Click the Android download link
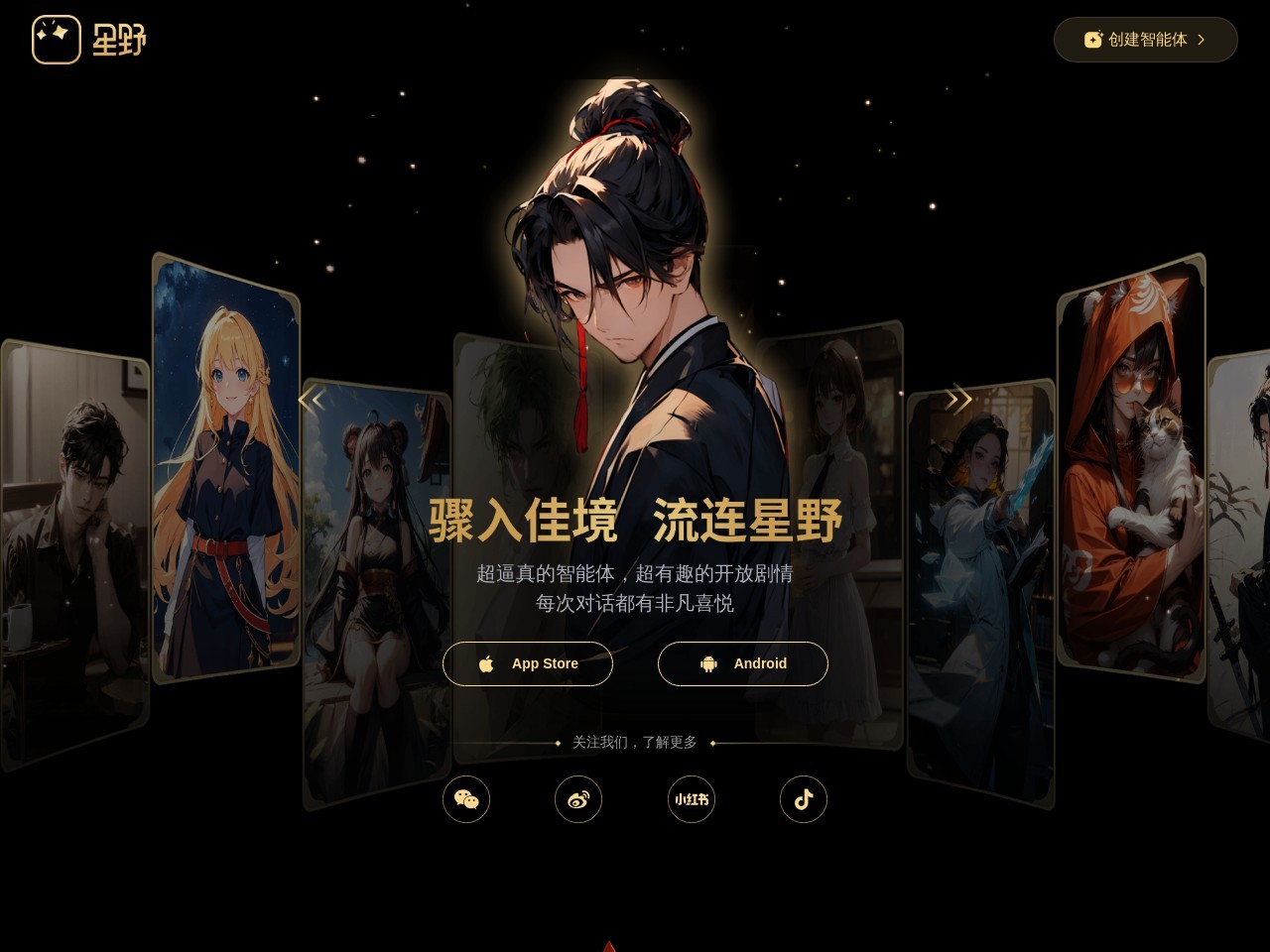This screenshot has height=952, width=1270. pos(742,663)
